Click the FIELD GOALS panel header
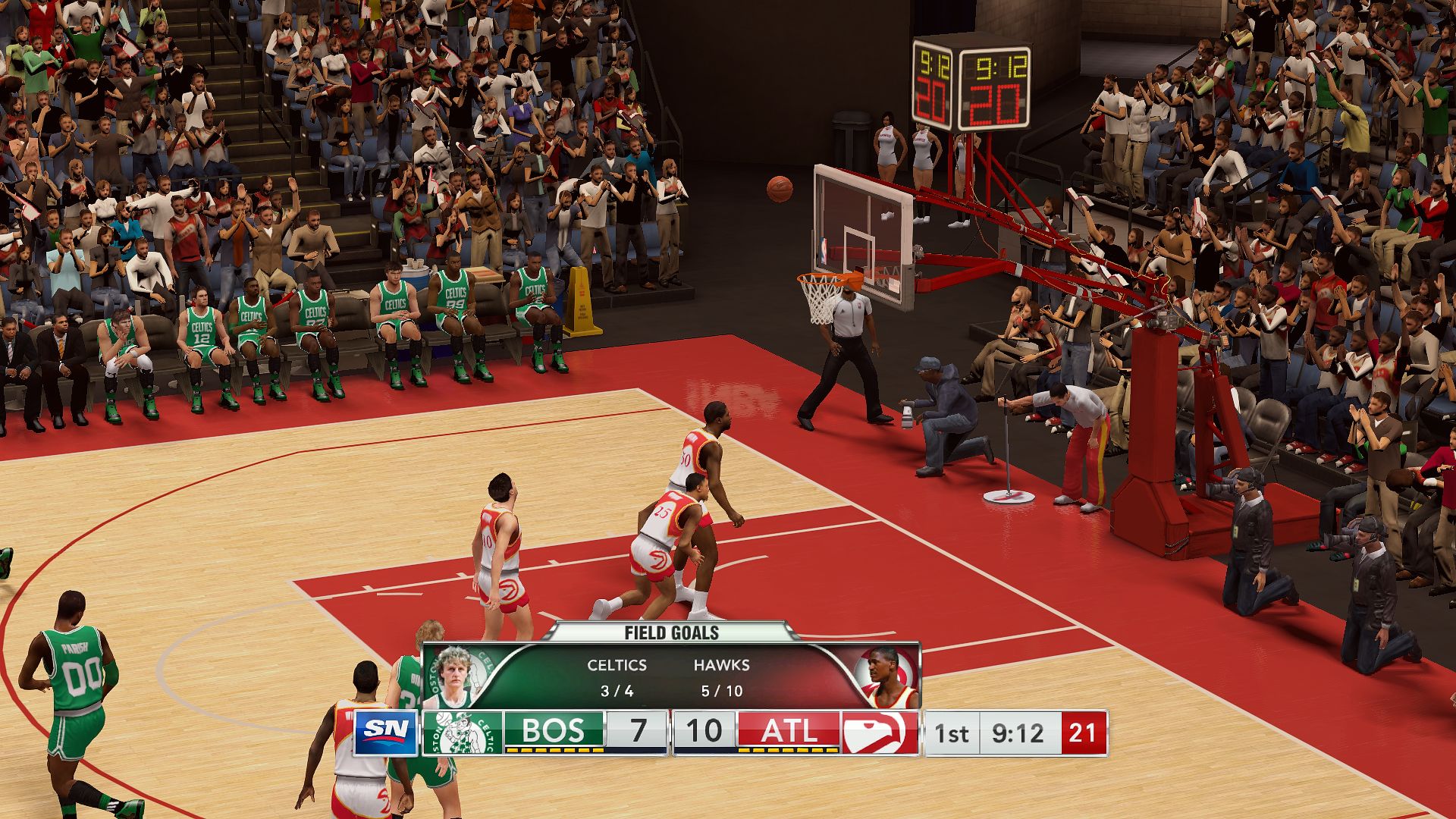 pos(671,632)
